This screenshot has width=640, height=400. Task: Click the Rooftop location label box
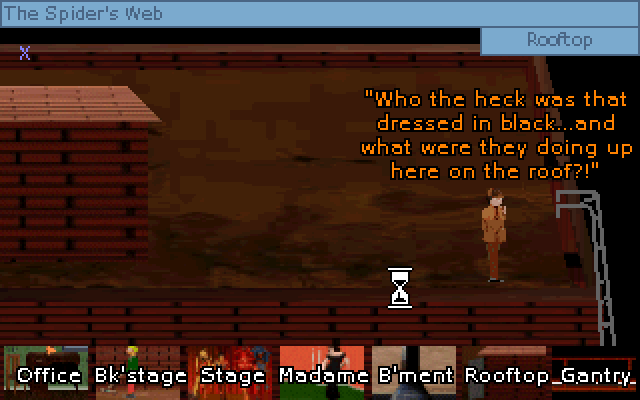pos(559,41)
